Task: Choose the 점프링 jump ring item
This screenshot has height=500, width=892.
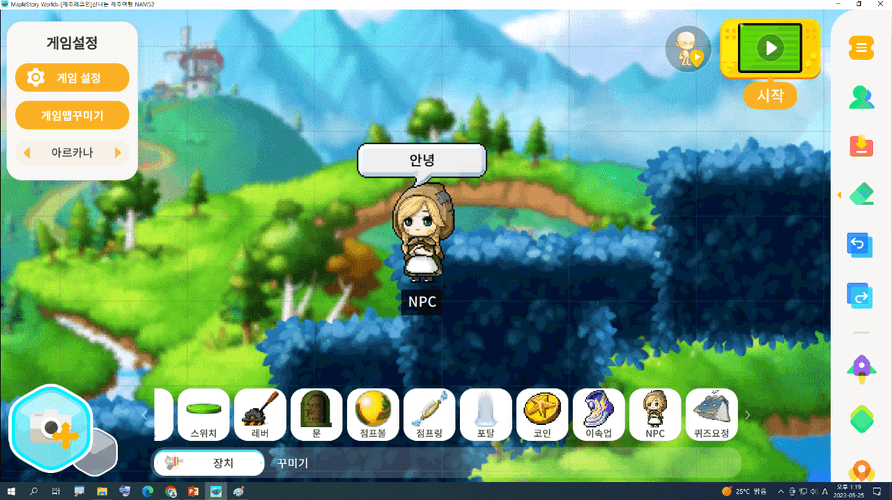Action: point(429,414)
